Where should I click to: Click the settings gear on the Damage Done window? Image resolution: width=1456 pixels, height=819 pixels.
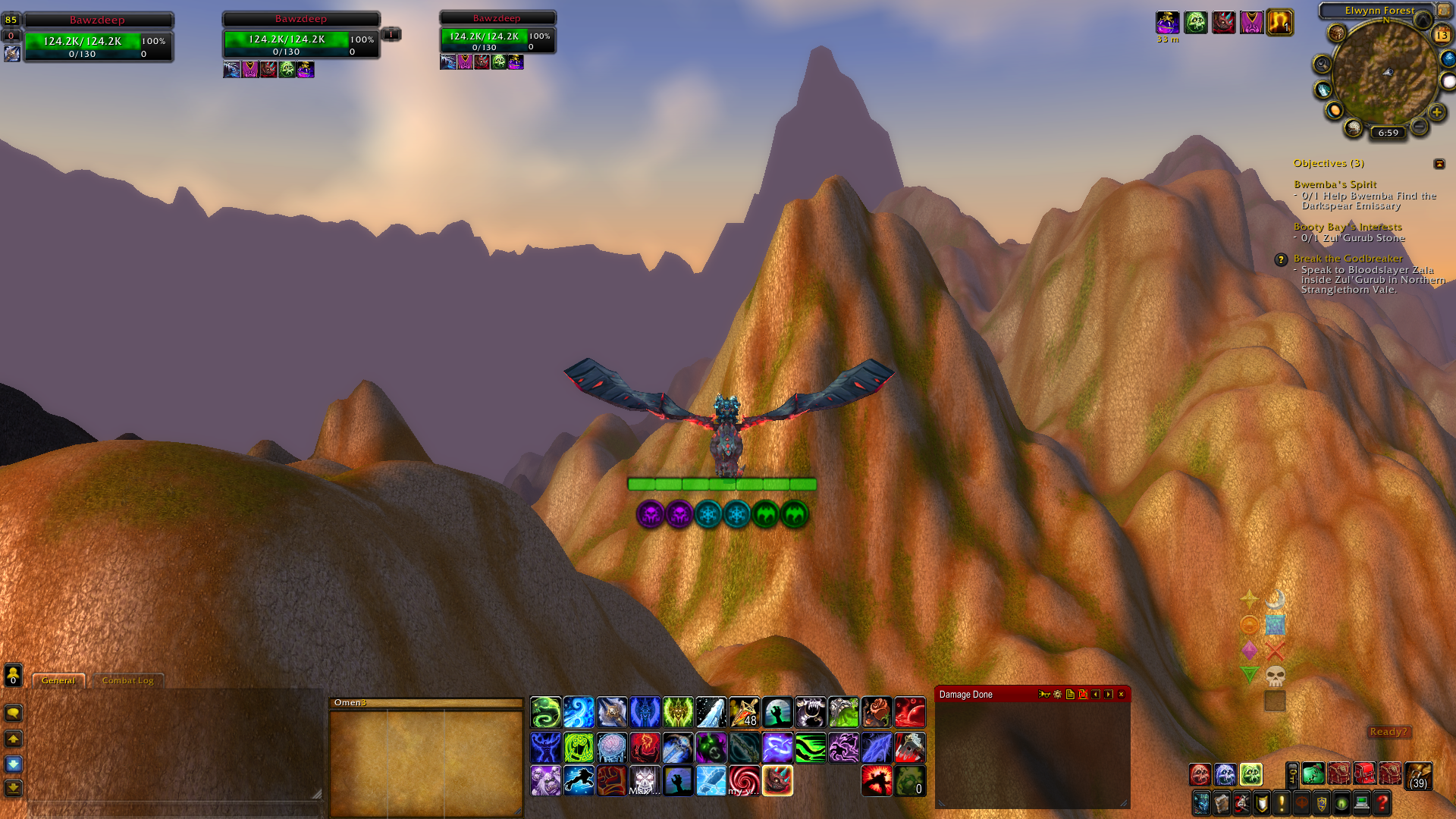pos(1057,694)
